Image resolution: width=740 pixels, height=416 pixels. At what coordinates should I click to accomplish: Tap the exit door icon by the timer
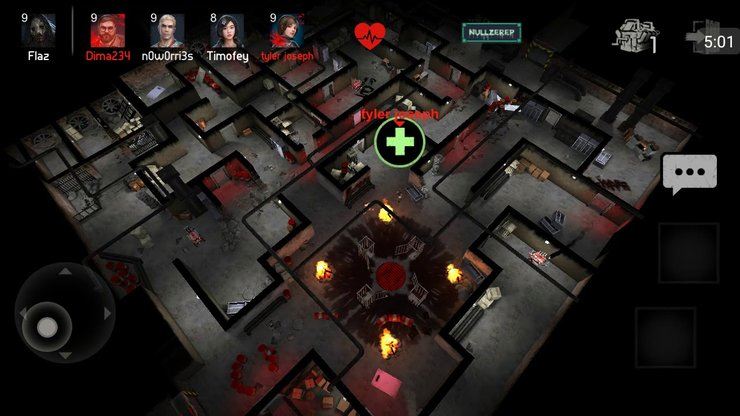[x=696, y=37]
